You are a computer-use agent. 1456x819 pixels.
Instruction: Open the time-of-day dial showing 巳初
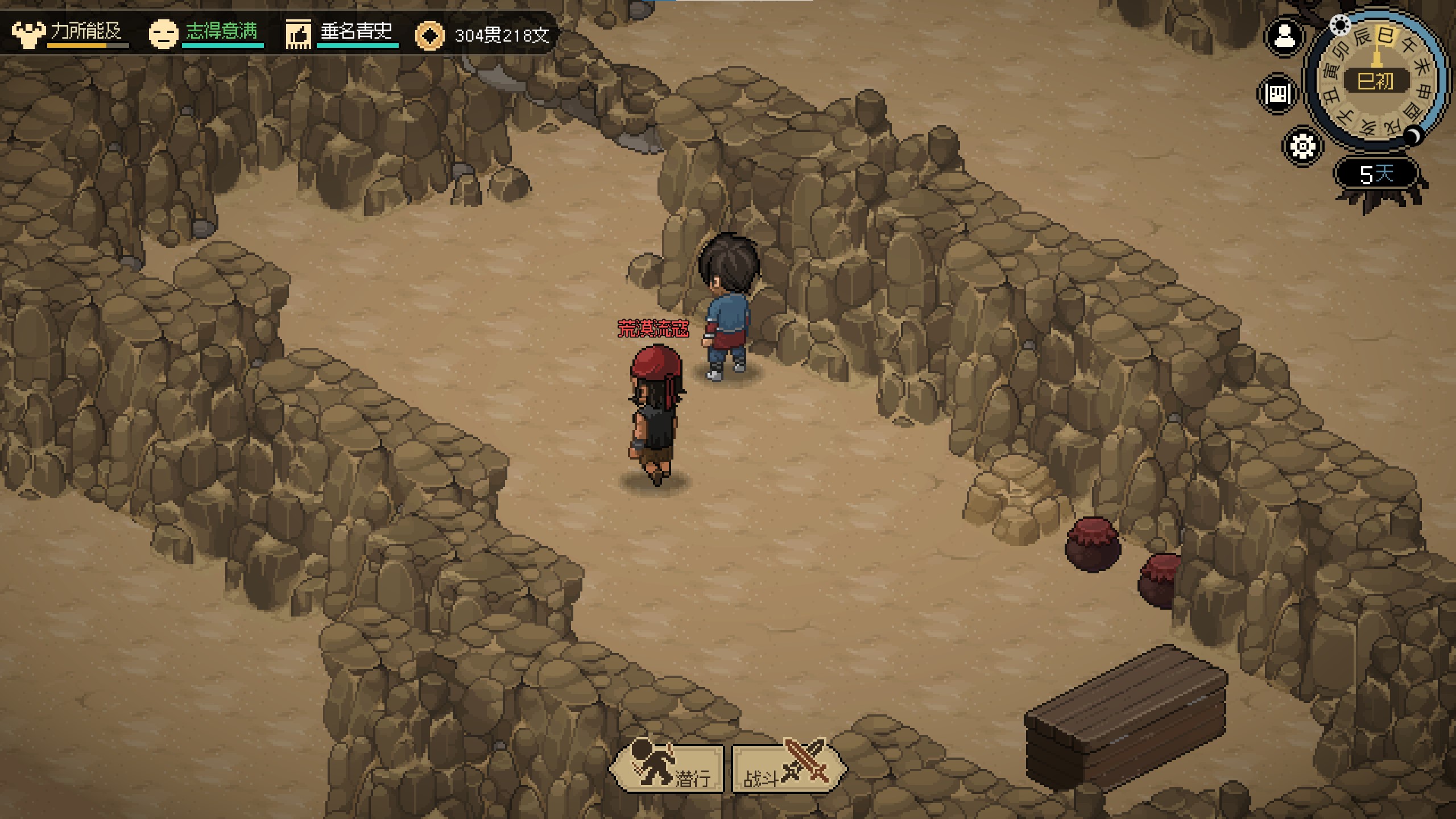[1376, 81]
